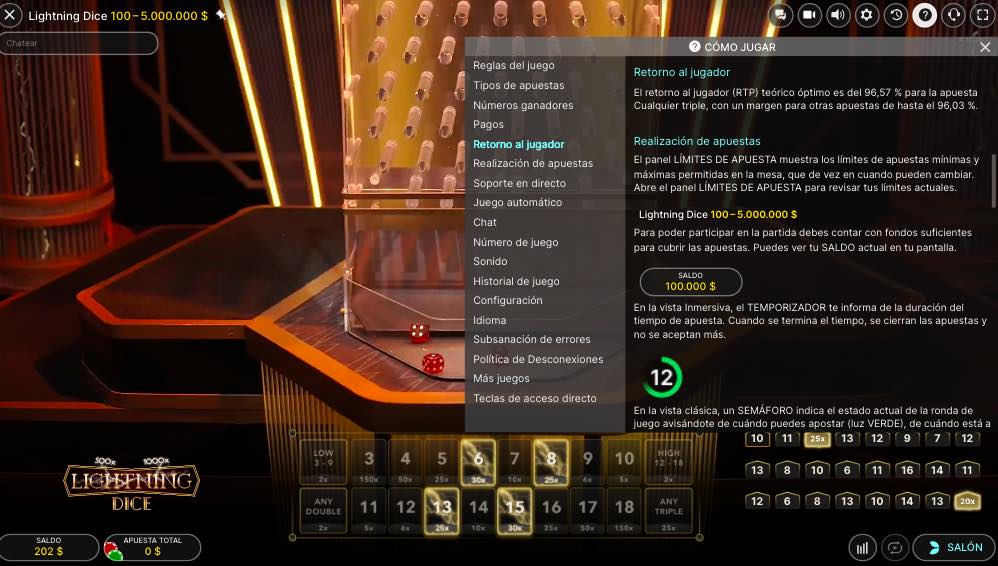
Task: Select Teclas de acceso directo entry
Action: tap(534, 398)
